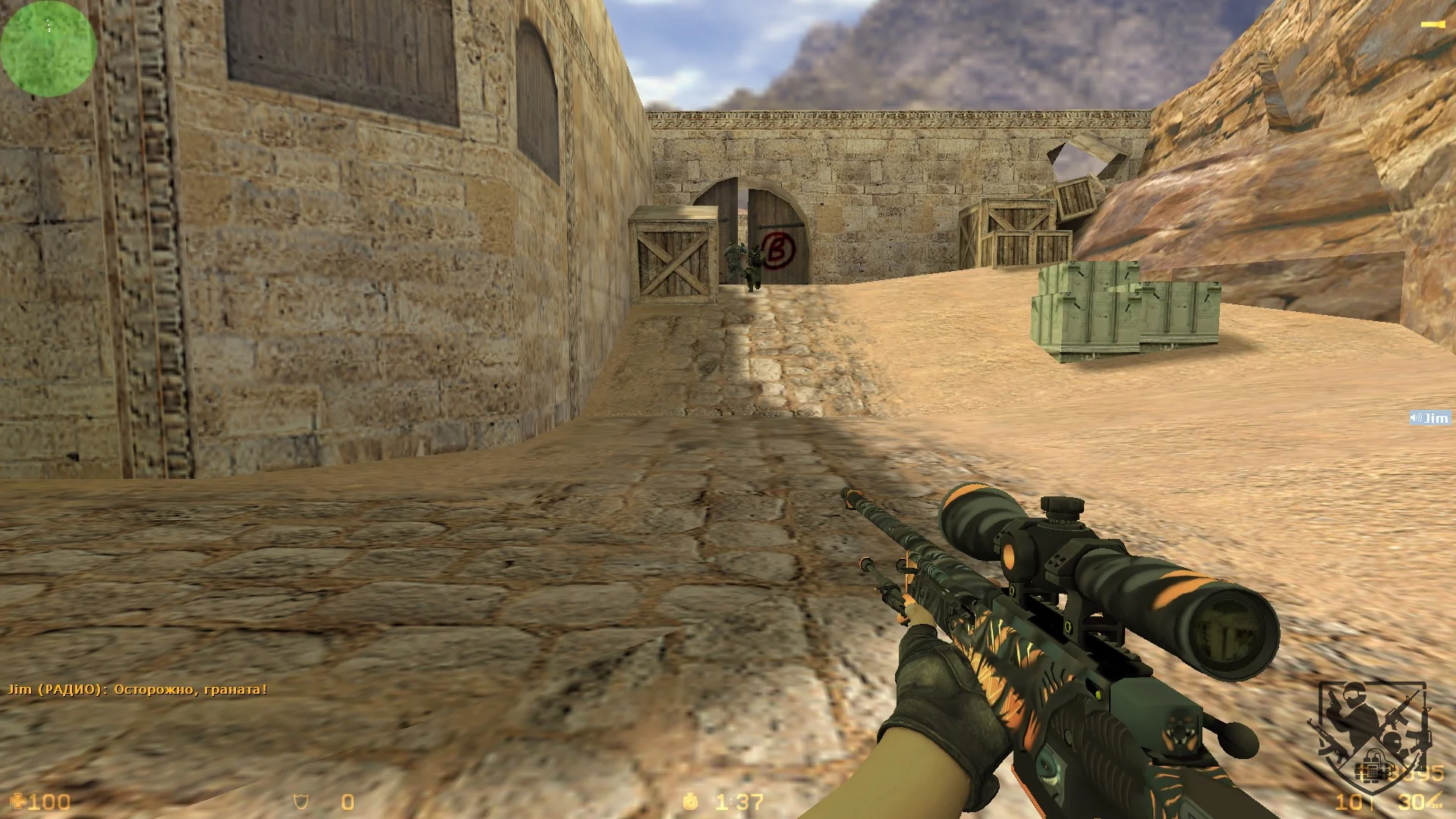This screenshot has width=1456, height=819.
Task: Select Jim's voice chat indicator
Action: coord(1429,418)
